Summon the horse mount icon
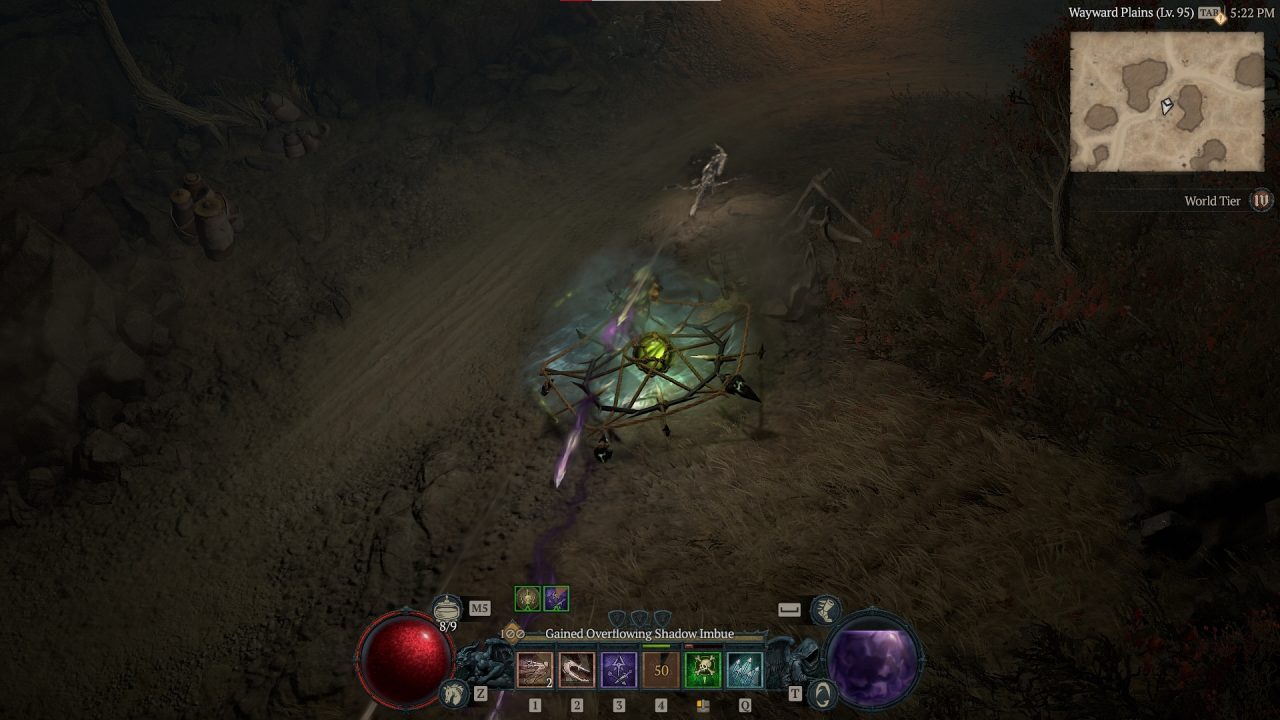1280x720 pixels. click(x=455, y=692)
